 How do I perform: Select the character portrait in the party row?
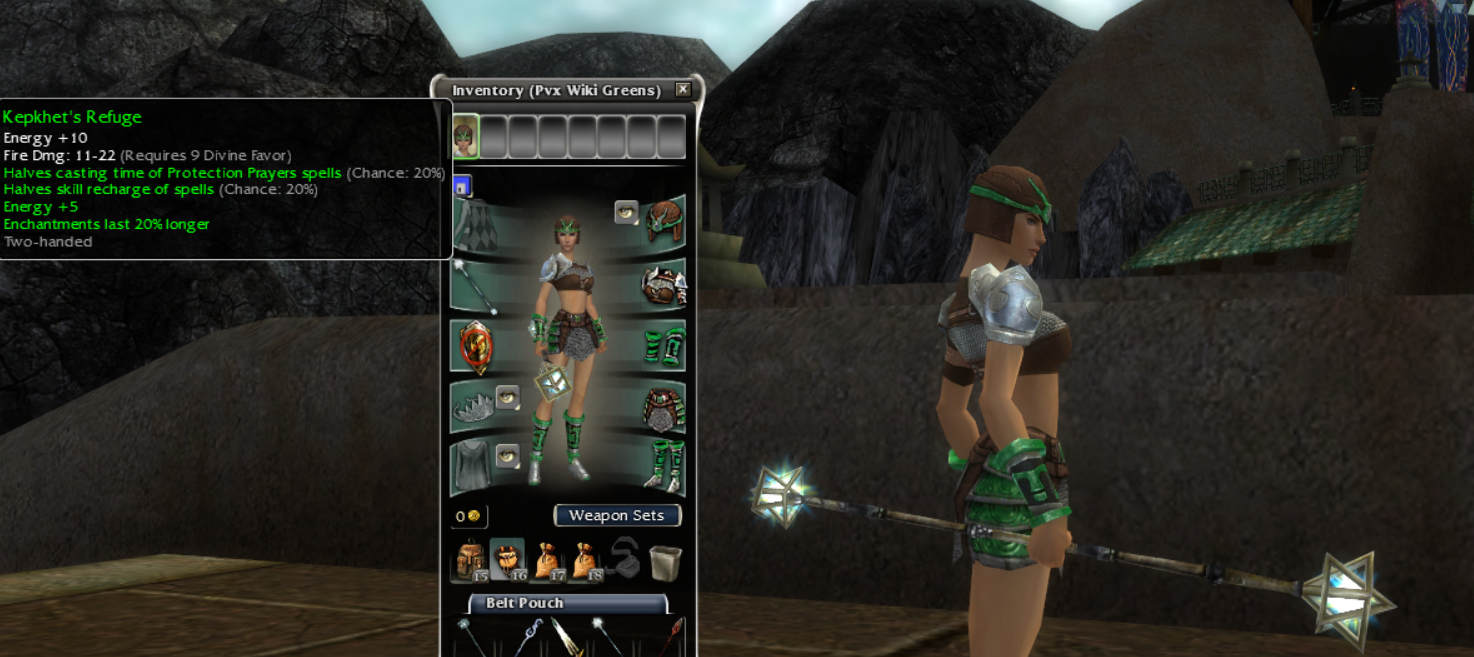coord(465,137)
